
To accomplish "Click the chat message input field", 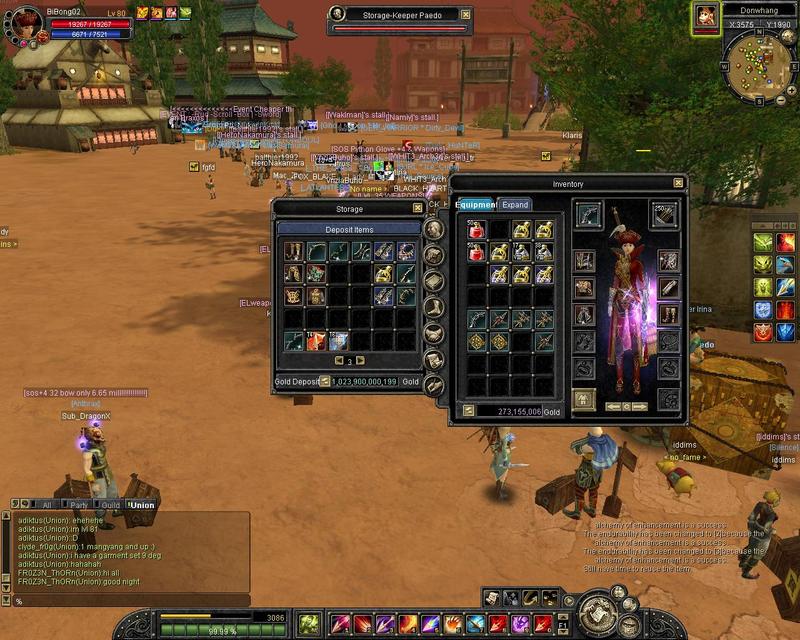I will pos(130,601).
